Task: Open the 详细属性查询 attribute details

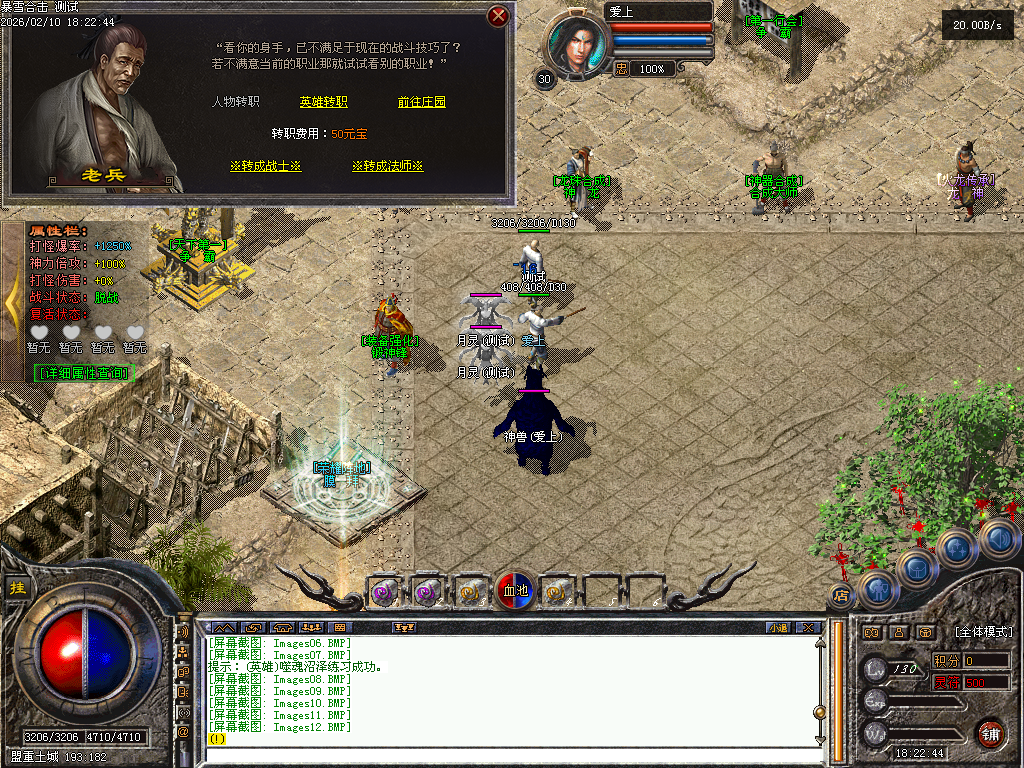Action: coord(83,372)
